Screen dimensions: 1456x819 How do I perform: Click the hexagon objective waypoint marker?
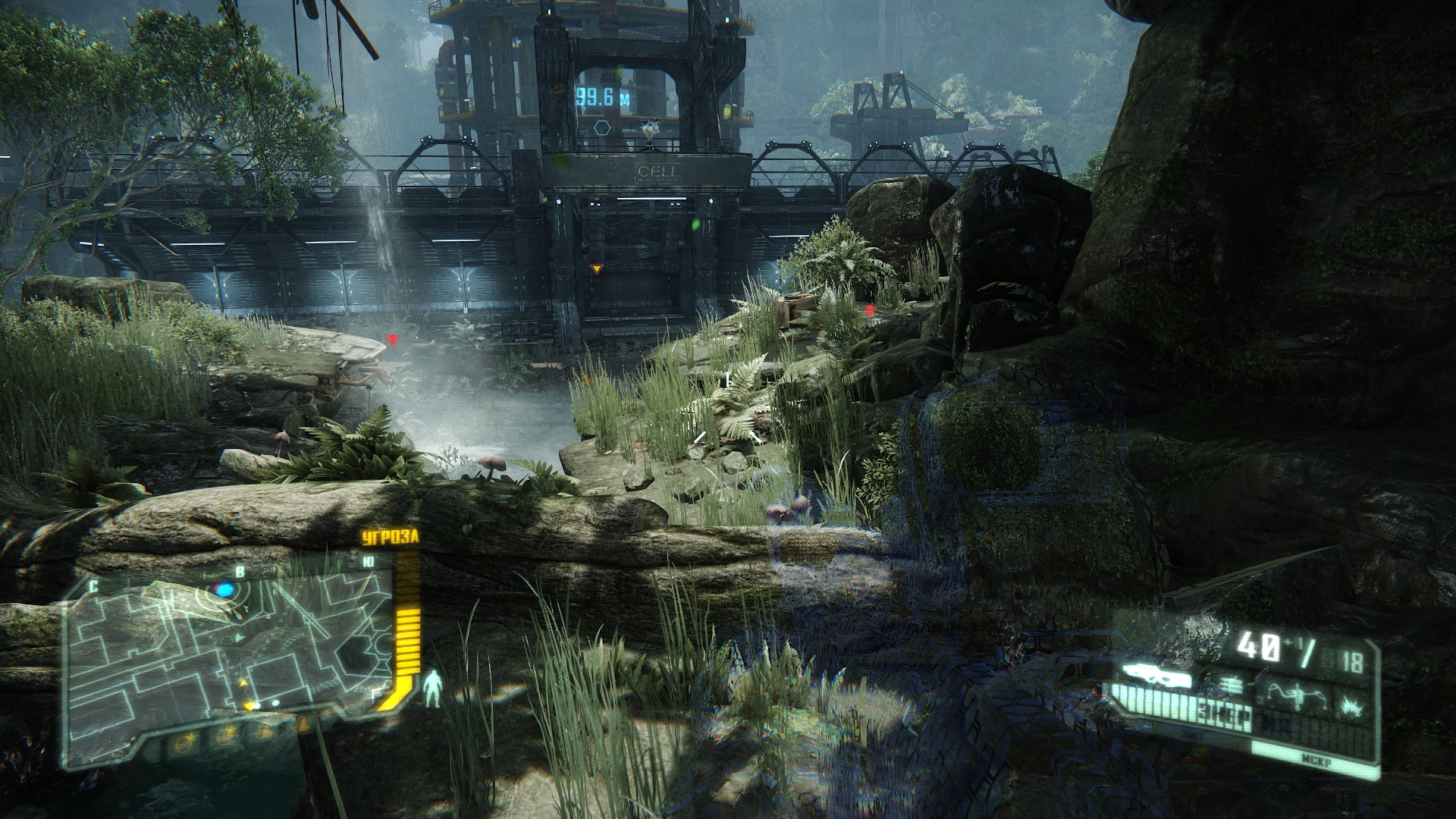pos(603,127)
